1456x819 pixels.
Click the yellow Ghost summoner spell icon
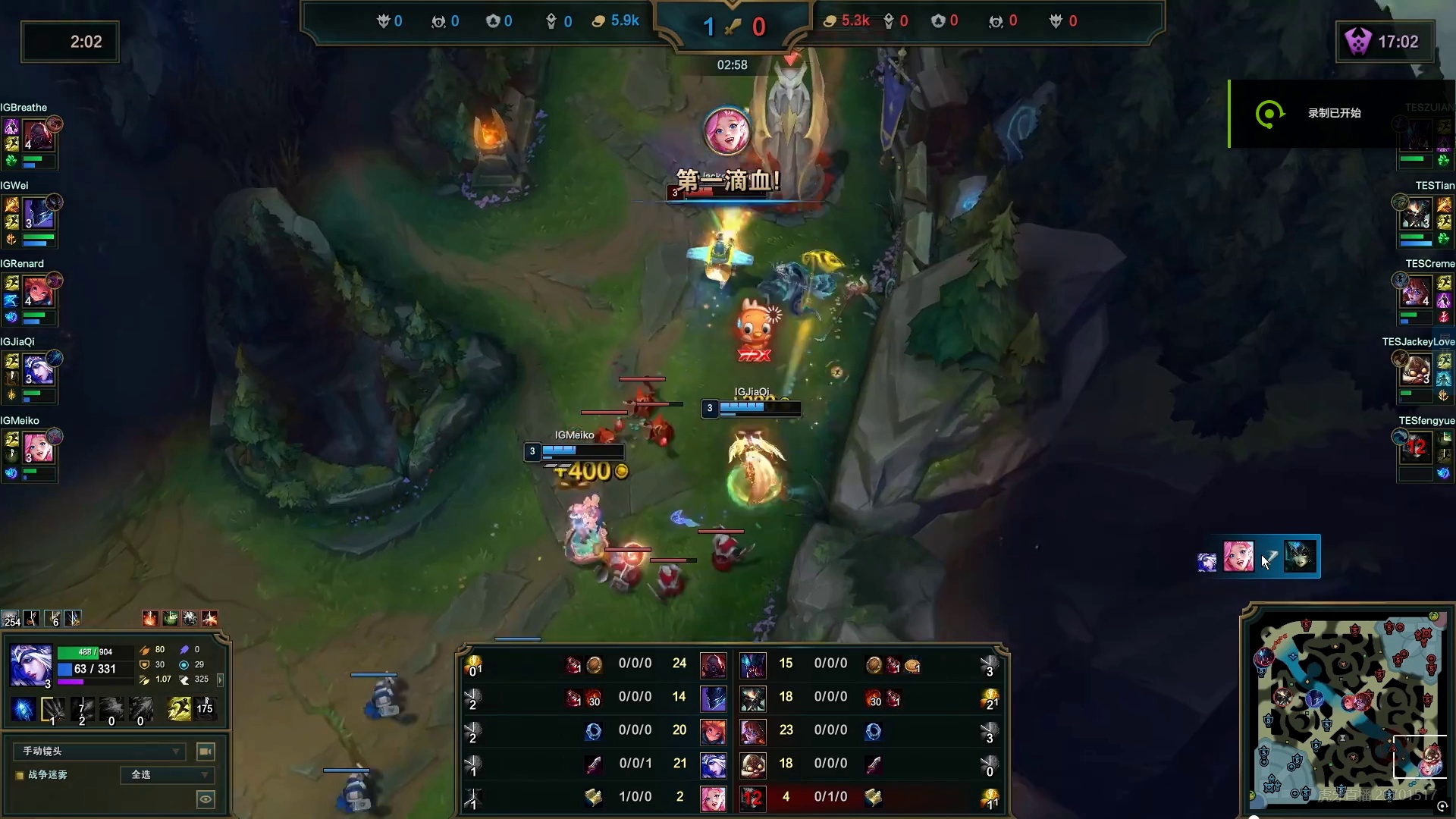click(180, 709)
